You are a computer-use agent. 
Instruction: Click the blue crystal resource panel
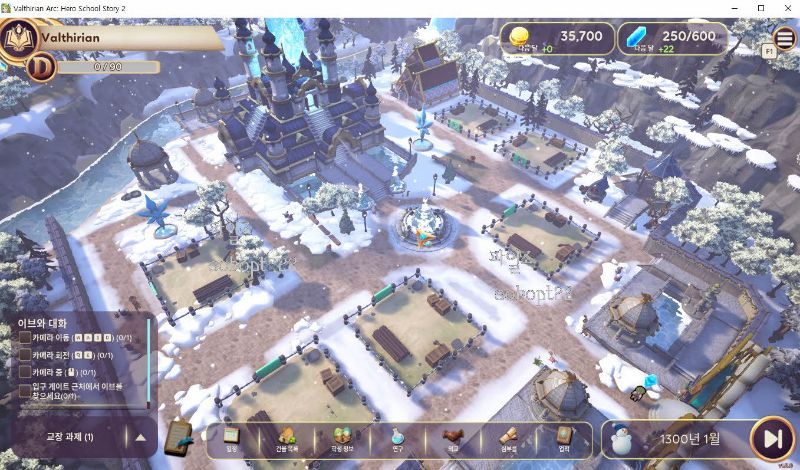click(x=672, y=38)
